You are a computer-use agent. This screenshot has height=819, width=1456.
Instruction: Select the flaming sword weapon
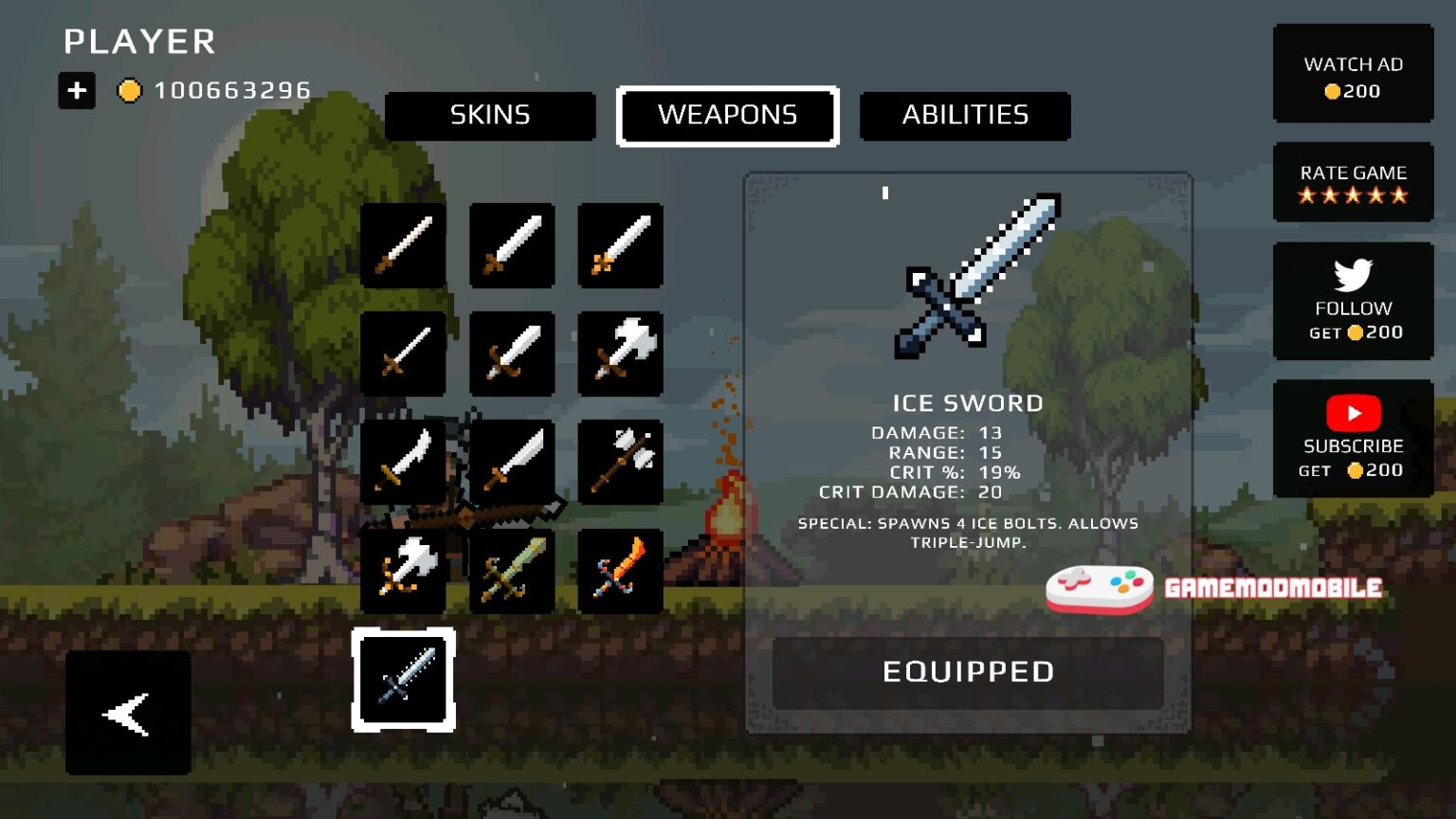point(618,571)
